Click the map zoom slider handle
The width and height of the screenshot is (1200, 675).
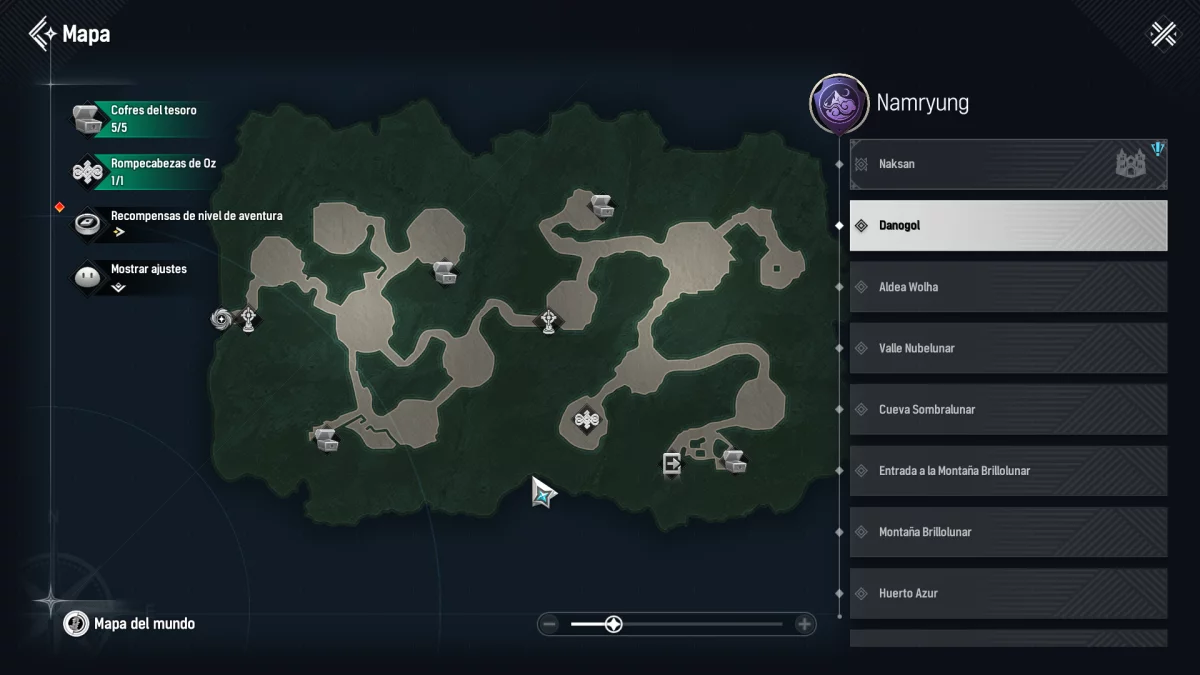(614, 625)
